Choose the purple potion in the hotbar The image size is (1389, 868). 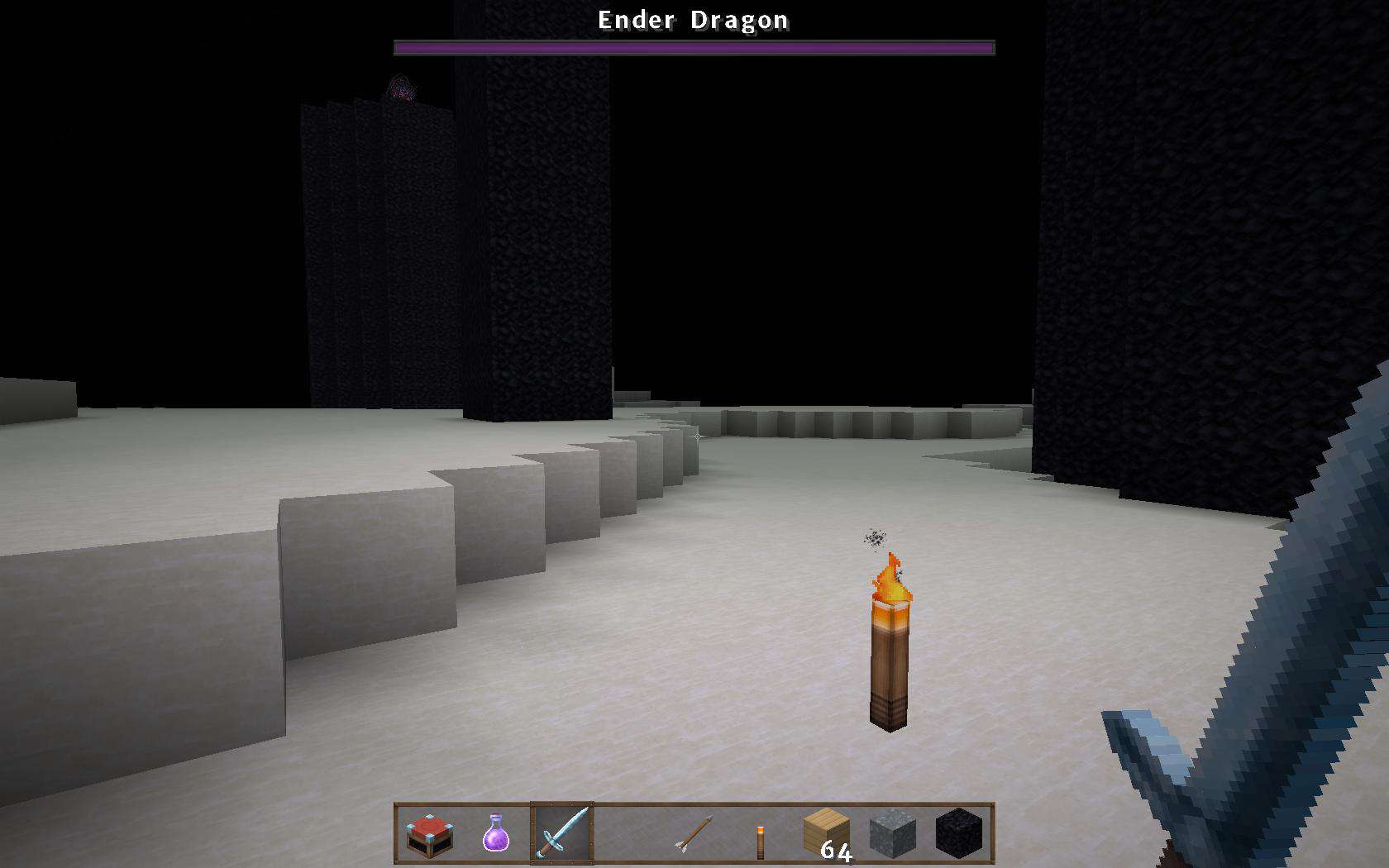[496, 833]
